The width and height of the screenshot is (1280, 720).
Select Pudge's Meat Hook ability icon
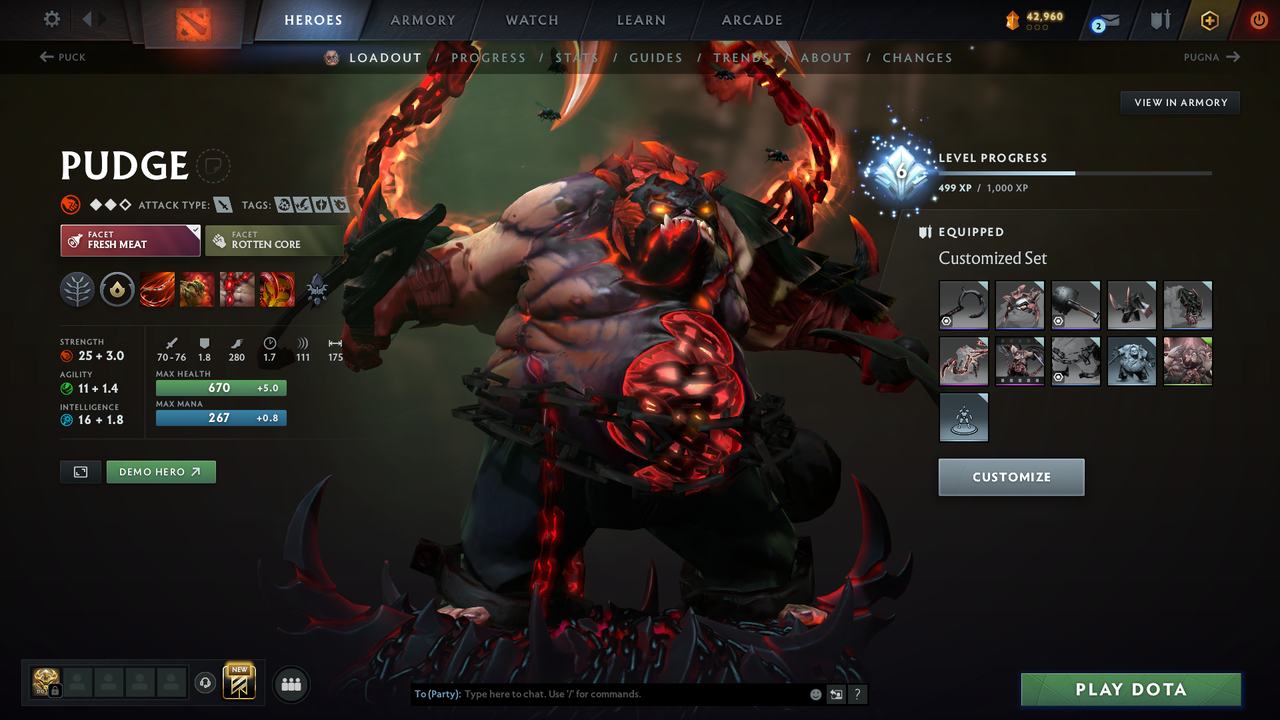click(157, 289)
